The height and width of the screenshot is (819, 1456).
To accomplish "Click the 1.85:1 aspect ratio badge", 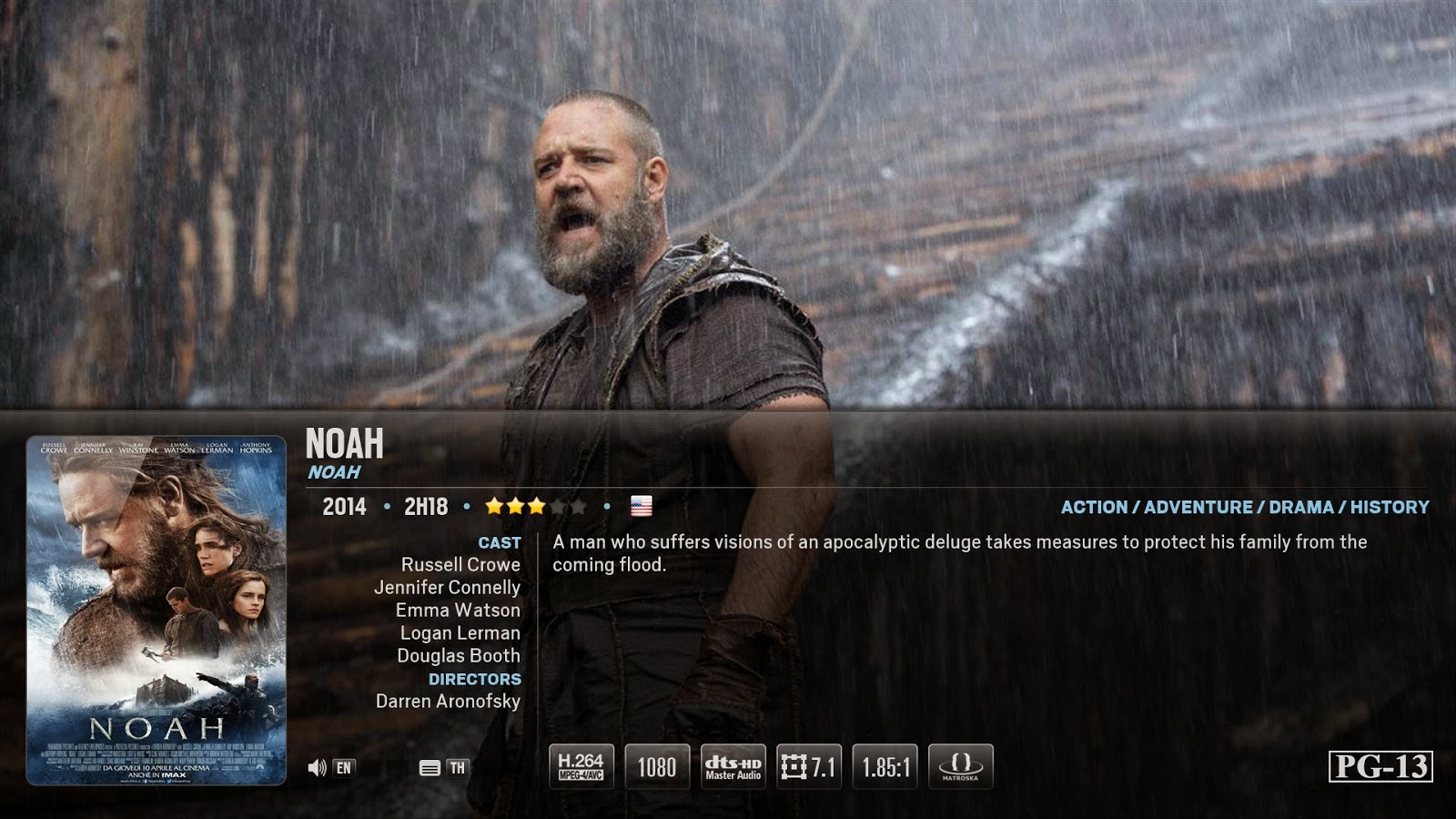I will (883, 765).
